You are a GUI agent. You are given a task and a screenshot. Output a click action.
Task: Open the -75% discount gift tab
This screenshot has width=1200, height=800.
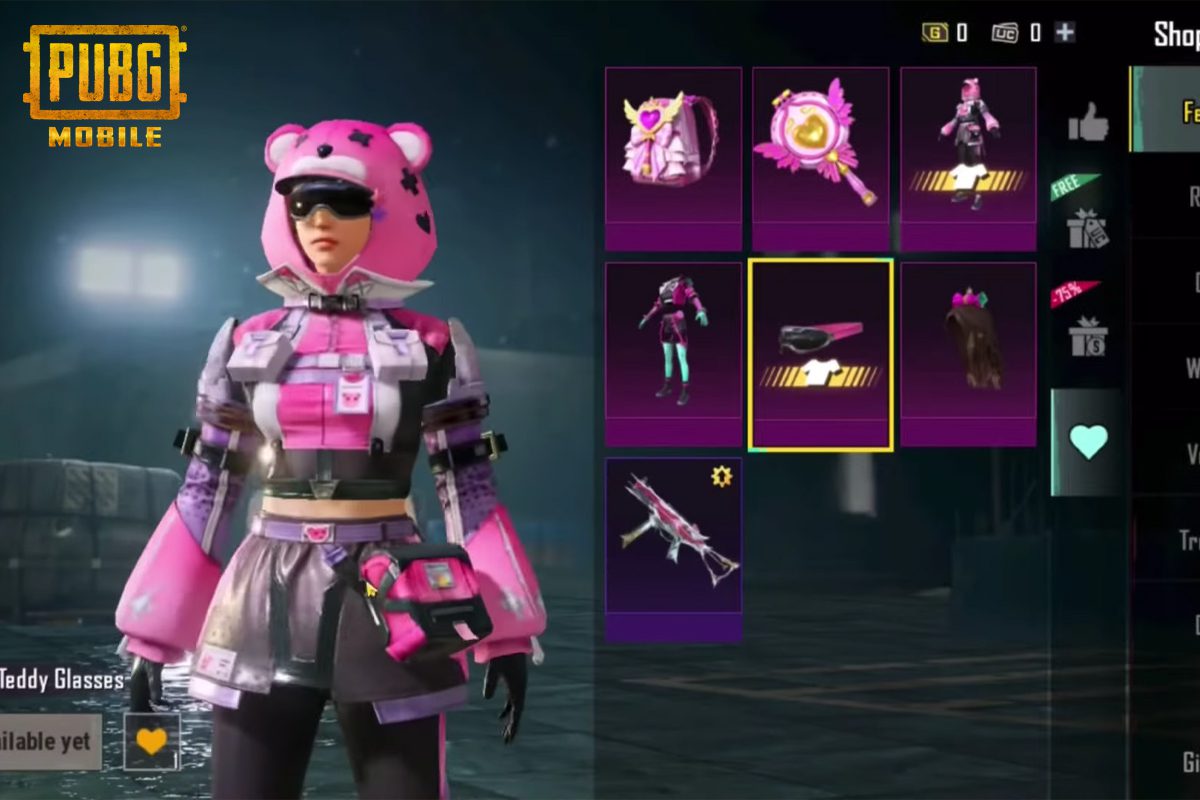[x=1086, y=330]
